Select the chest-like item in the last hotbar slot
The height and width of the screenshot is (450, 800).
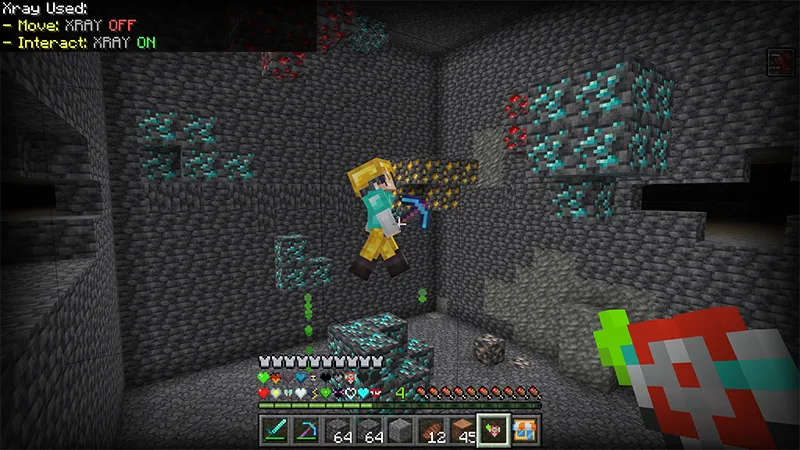[x=525, y=431]
